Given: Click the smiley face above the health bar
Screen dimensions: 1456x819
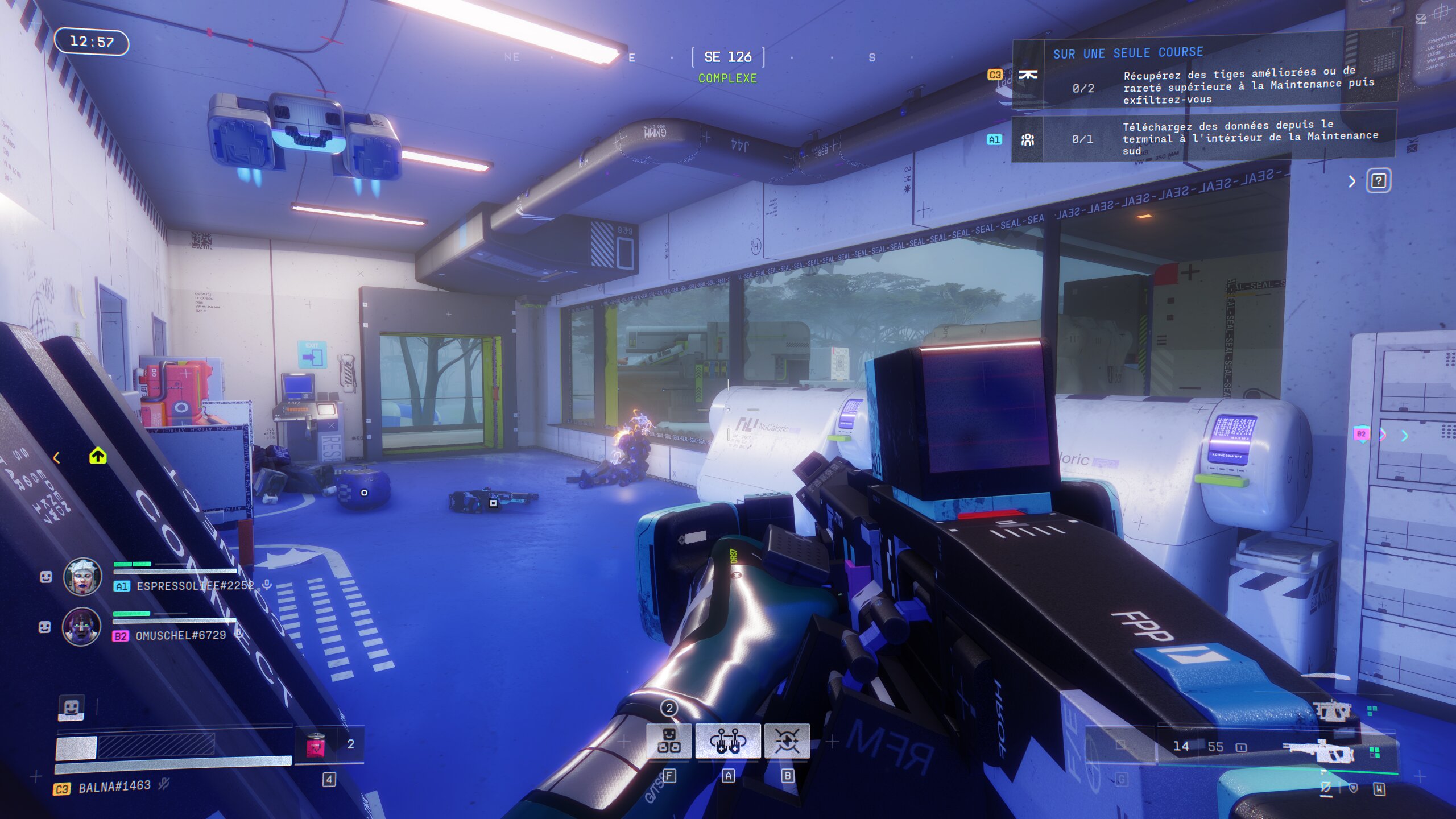Looking at the screenshot, I should (71, 708).
